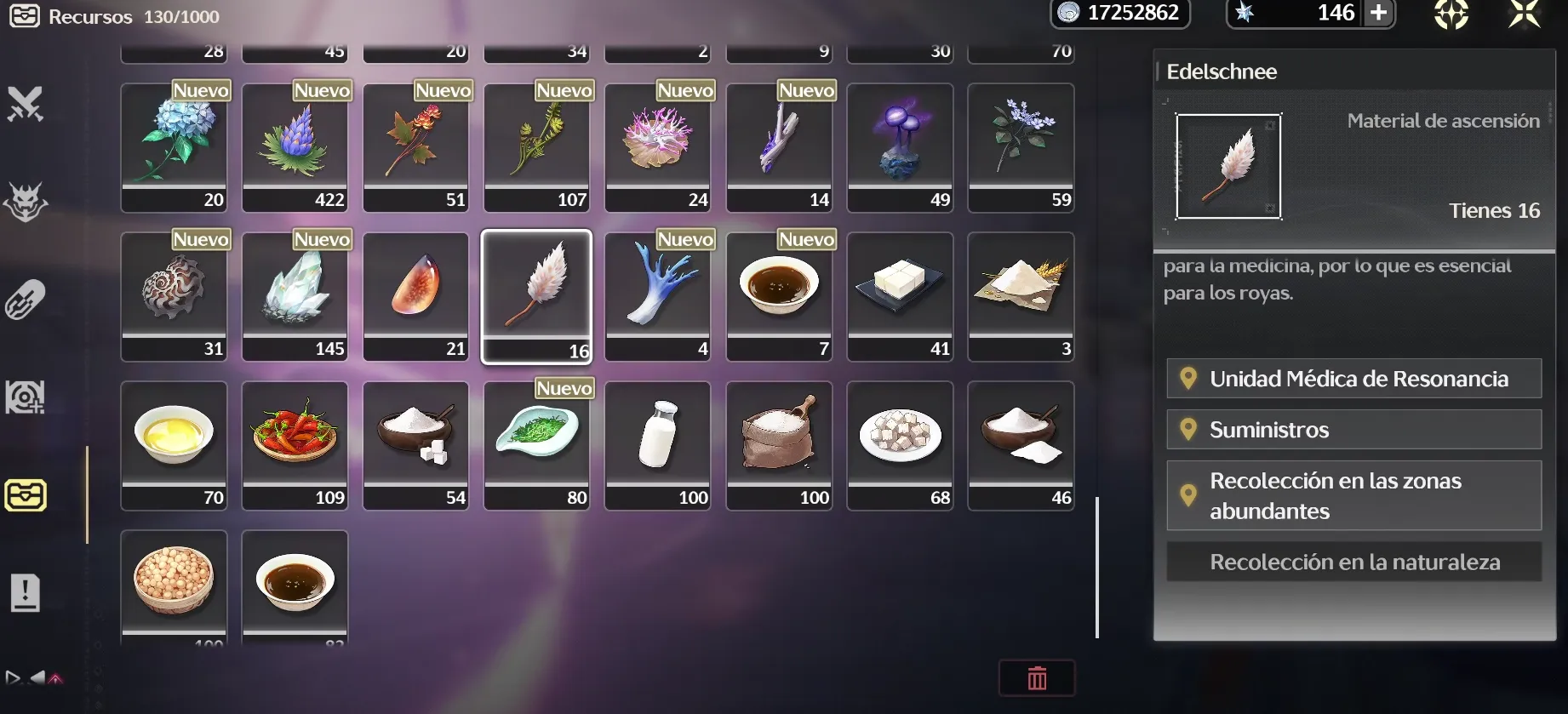Open the demon mask echoes tab
This screenshot has width=1568, height=714.
(x=26, y=203)
